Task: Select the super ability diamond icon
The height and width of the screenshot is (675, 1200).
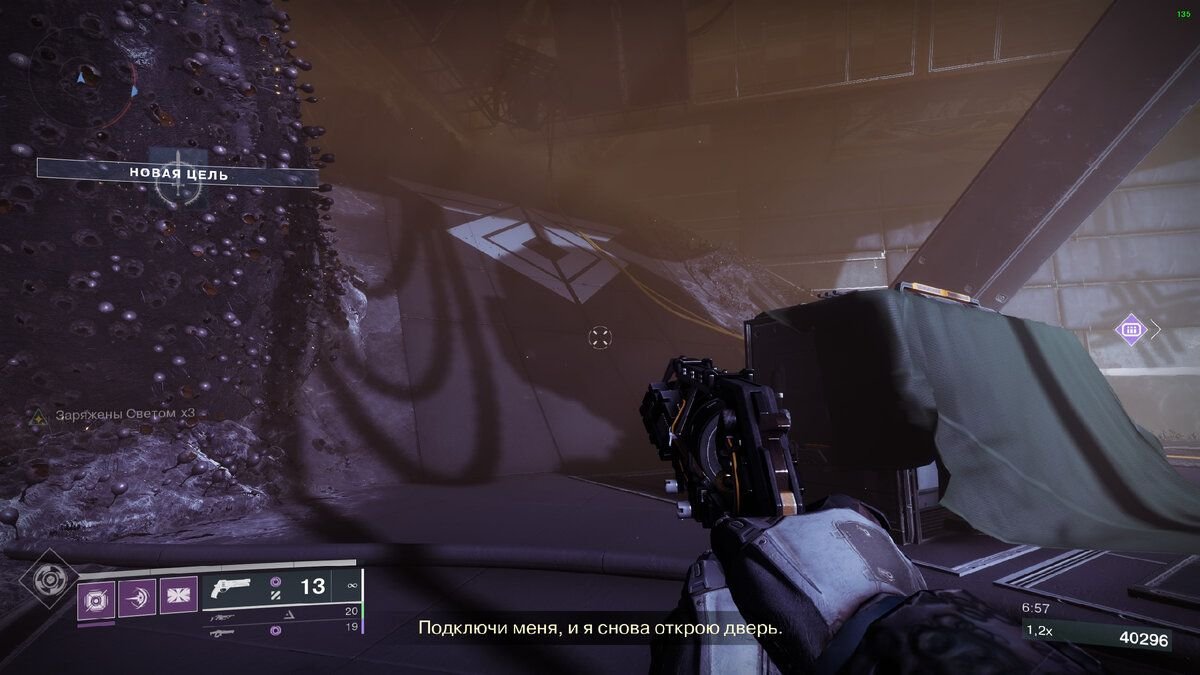Action: (46, 581)
